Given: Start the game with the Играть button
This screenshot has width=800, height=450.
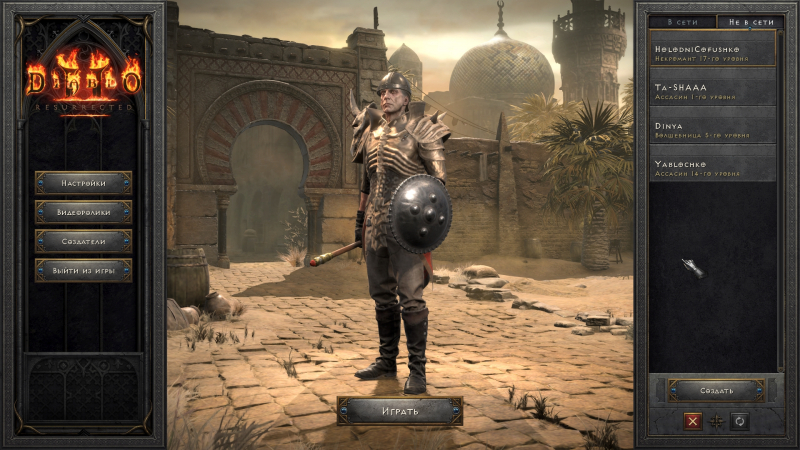Looking at the screenshot, I should (x=400, y=411).
